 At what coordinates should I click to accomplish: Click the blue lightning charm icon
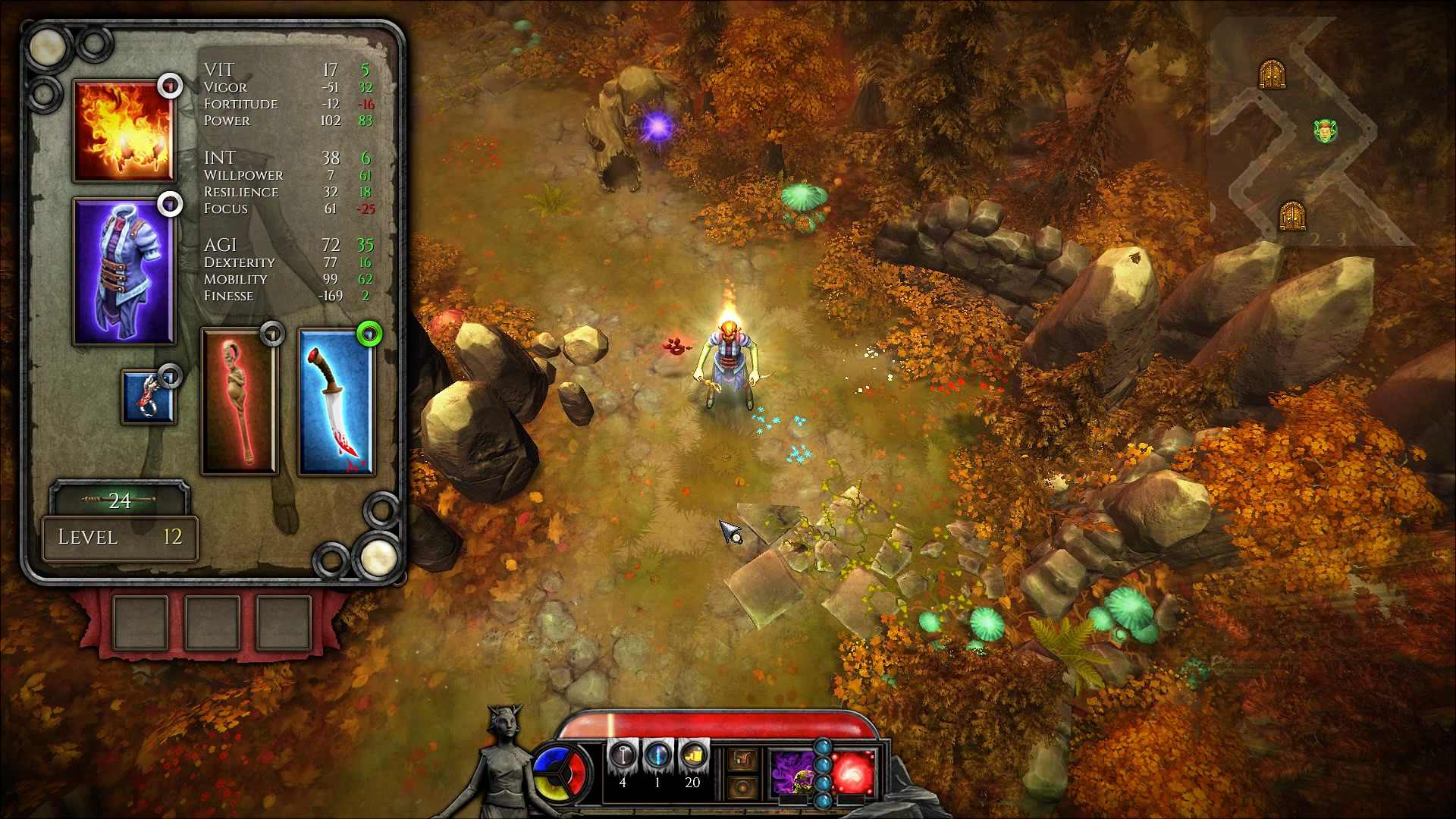coord(657,756)
